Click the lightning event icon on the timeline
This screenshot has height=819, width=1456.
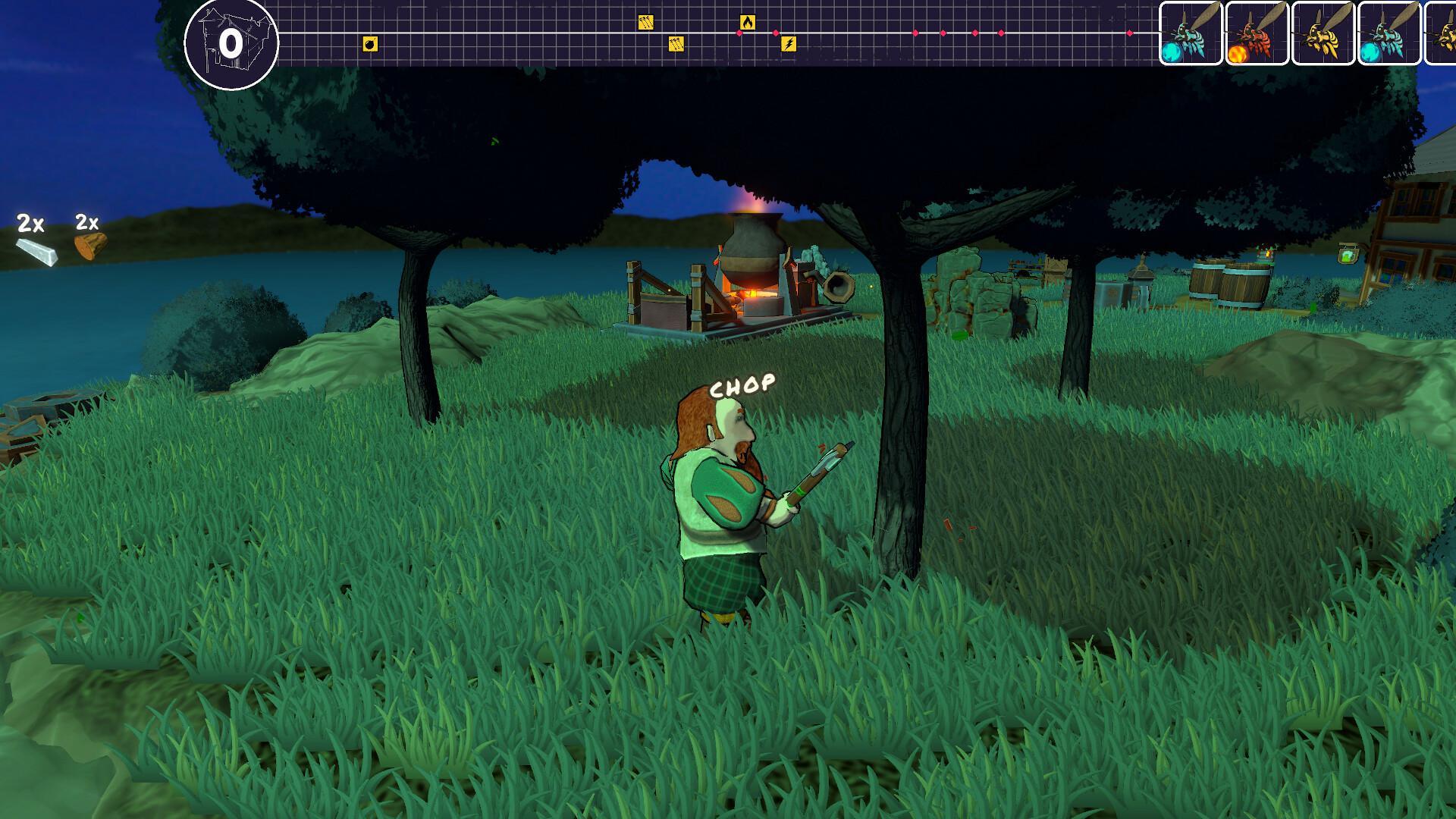[789, 45]
